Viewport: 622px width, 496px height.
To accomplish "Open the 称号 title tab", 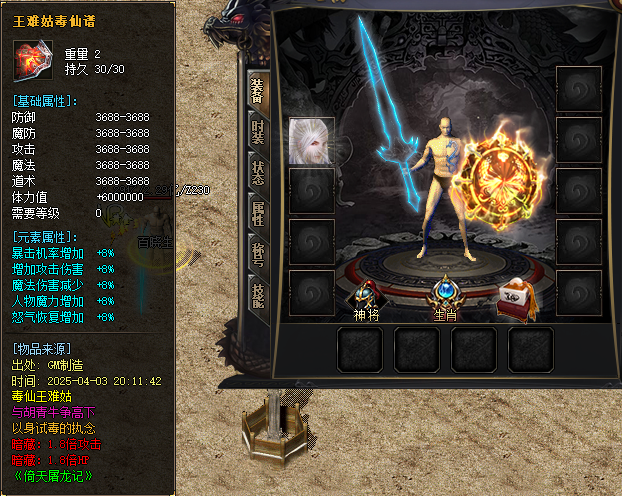I will click(257, 255).
